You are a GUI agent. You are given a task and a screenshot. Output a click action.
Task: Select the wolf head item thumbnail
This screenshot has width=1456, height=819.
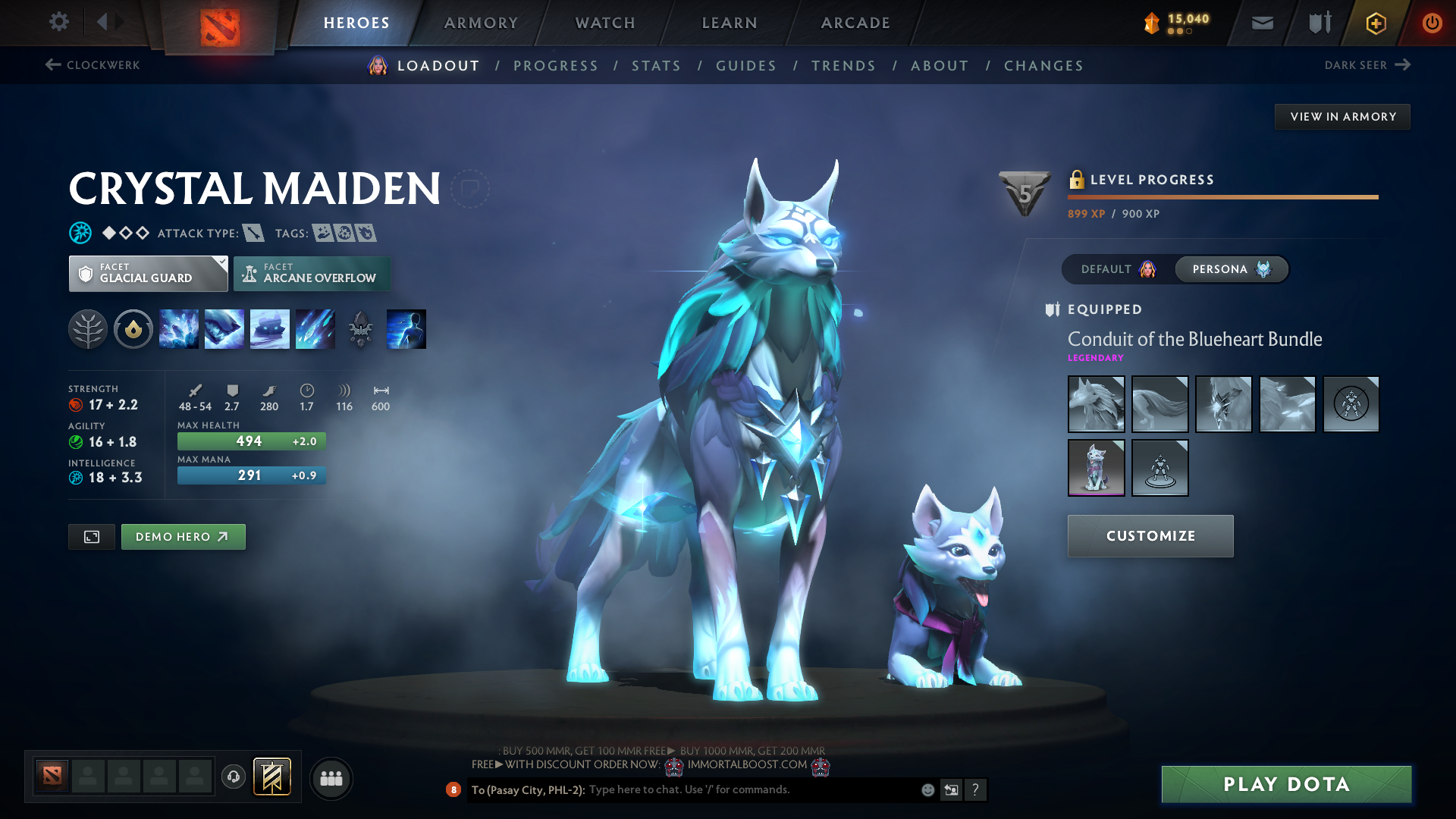click(1096, 403)
